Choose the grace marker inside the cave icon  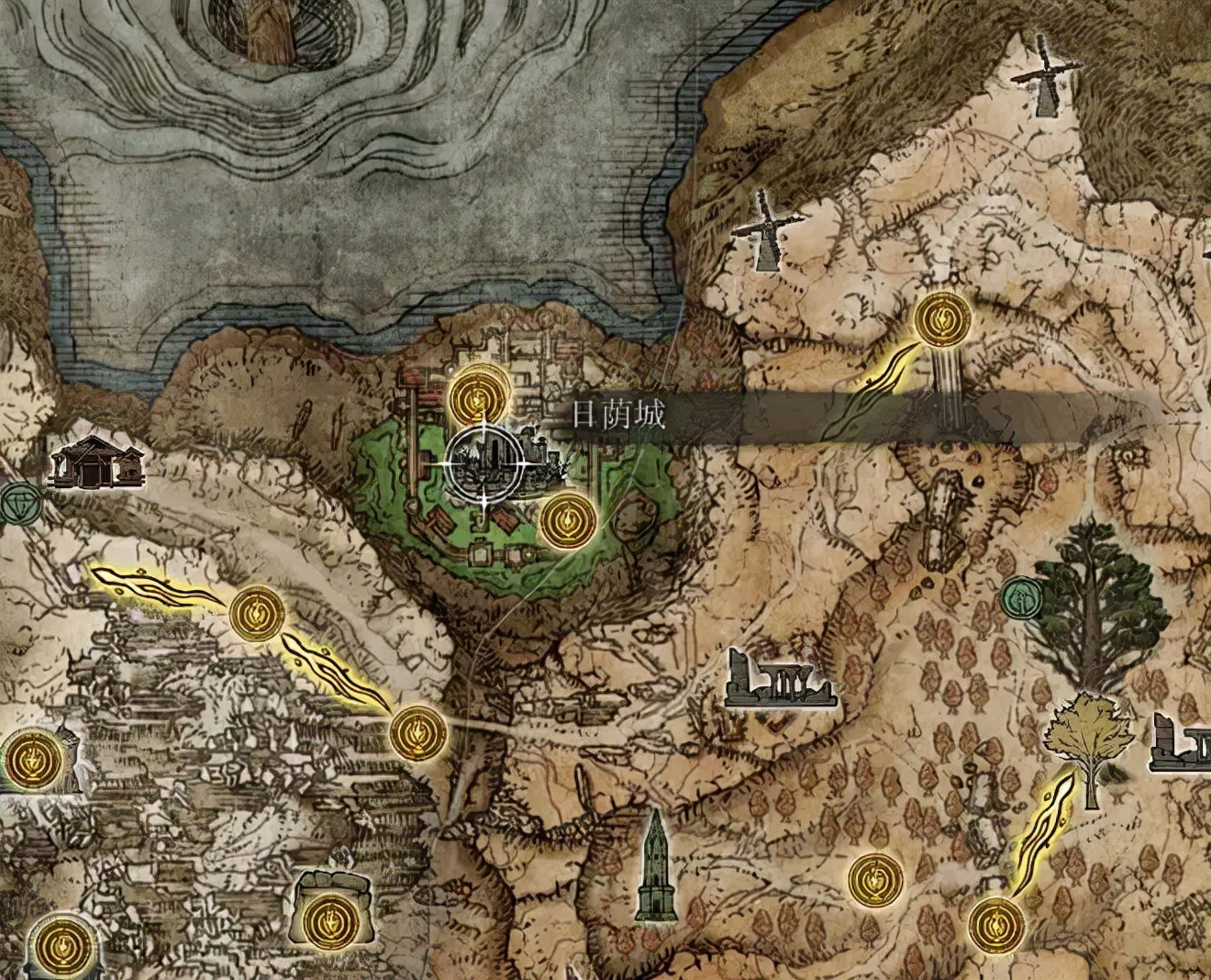[330, 917]
